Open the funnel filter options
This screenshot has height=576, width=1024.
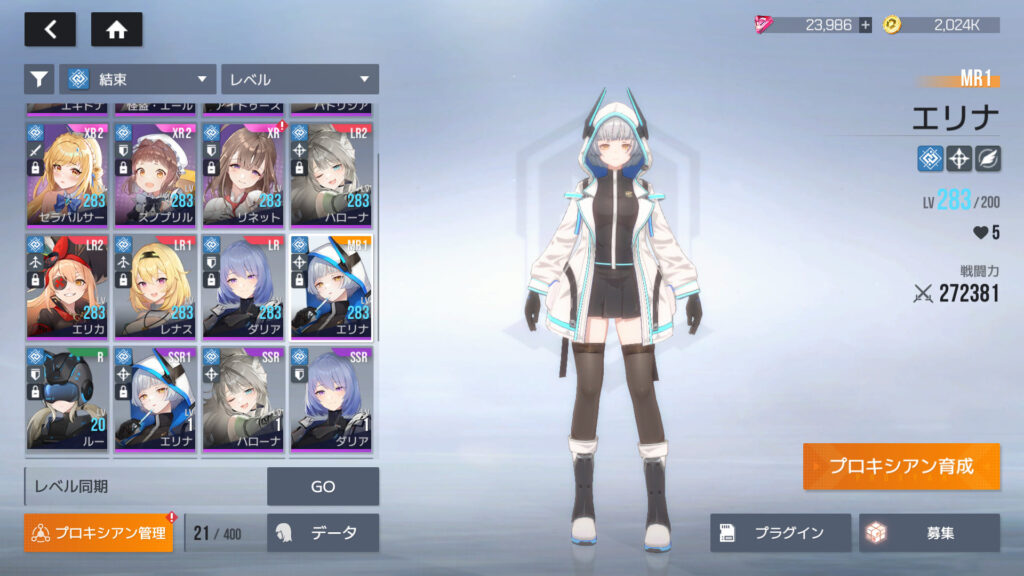(39, 79)
